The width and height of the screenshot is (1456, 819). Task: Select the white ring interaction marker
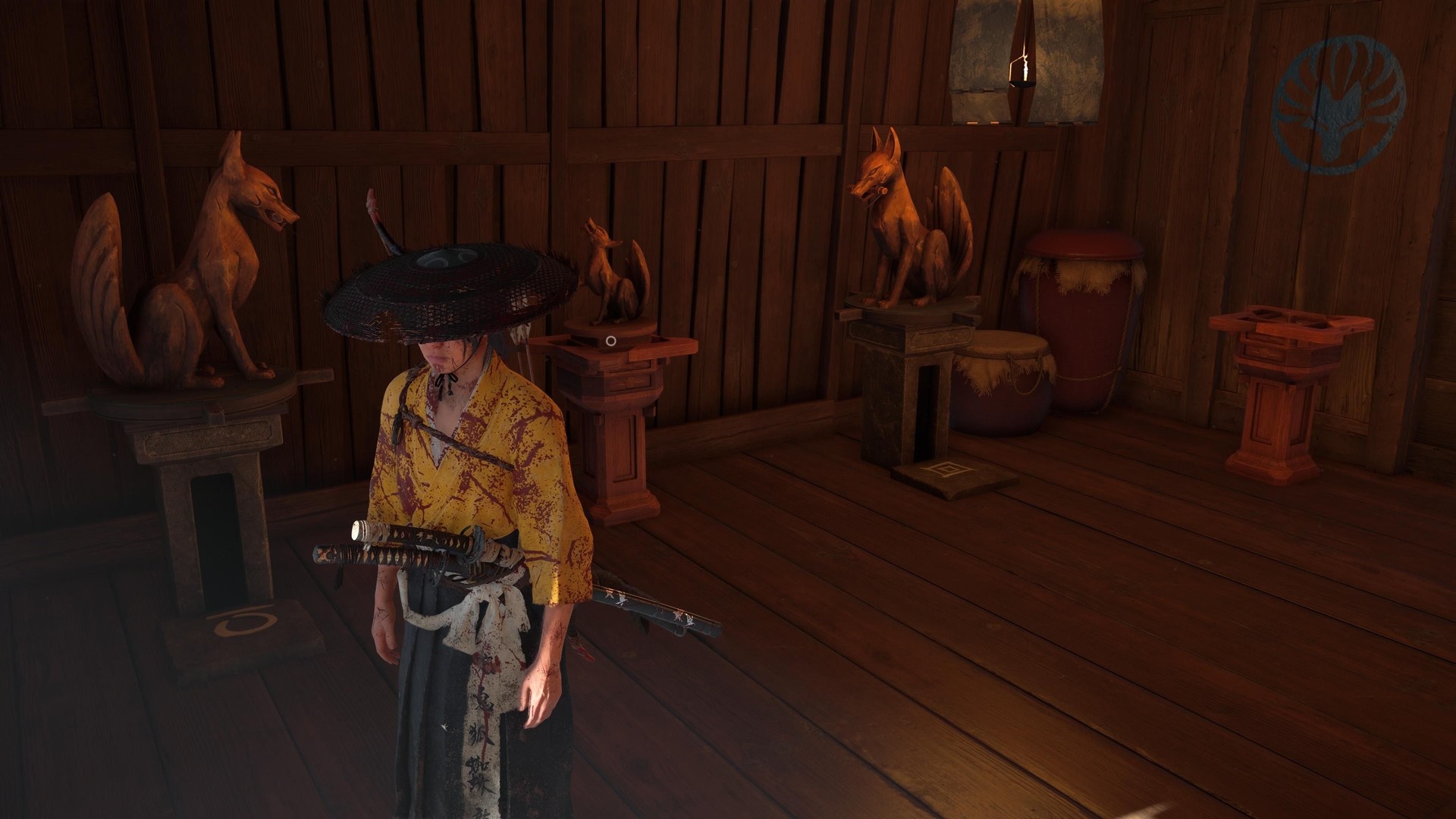coord(610,341)
